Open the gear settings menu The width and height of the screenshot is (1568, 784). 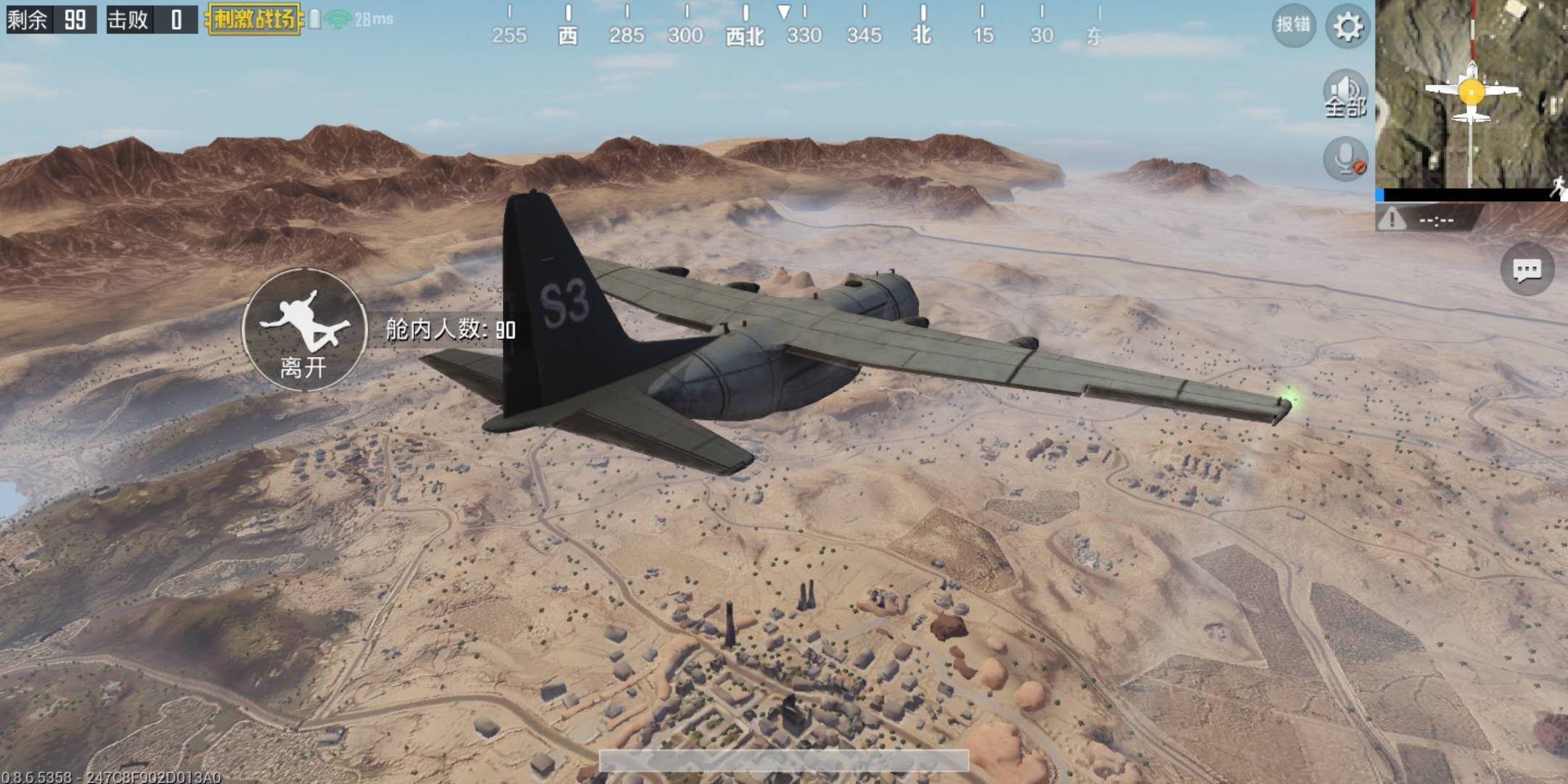tap(1347, 27)
